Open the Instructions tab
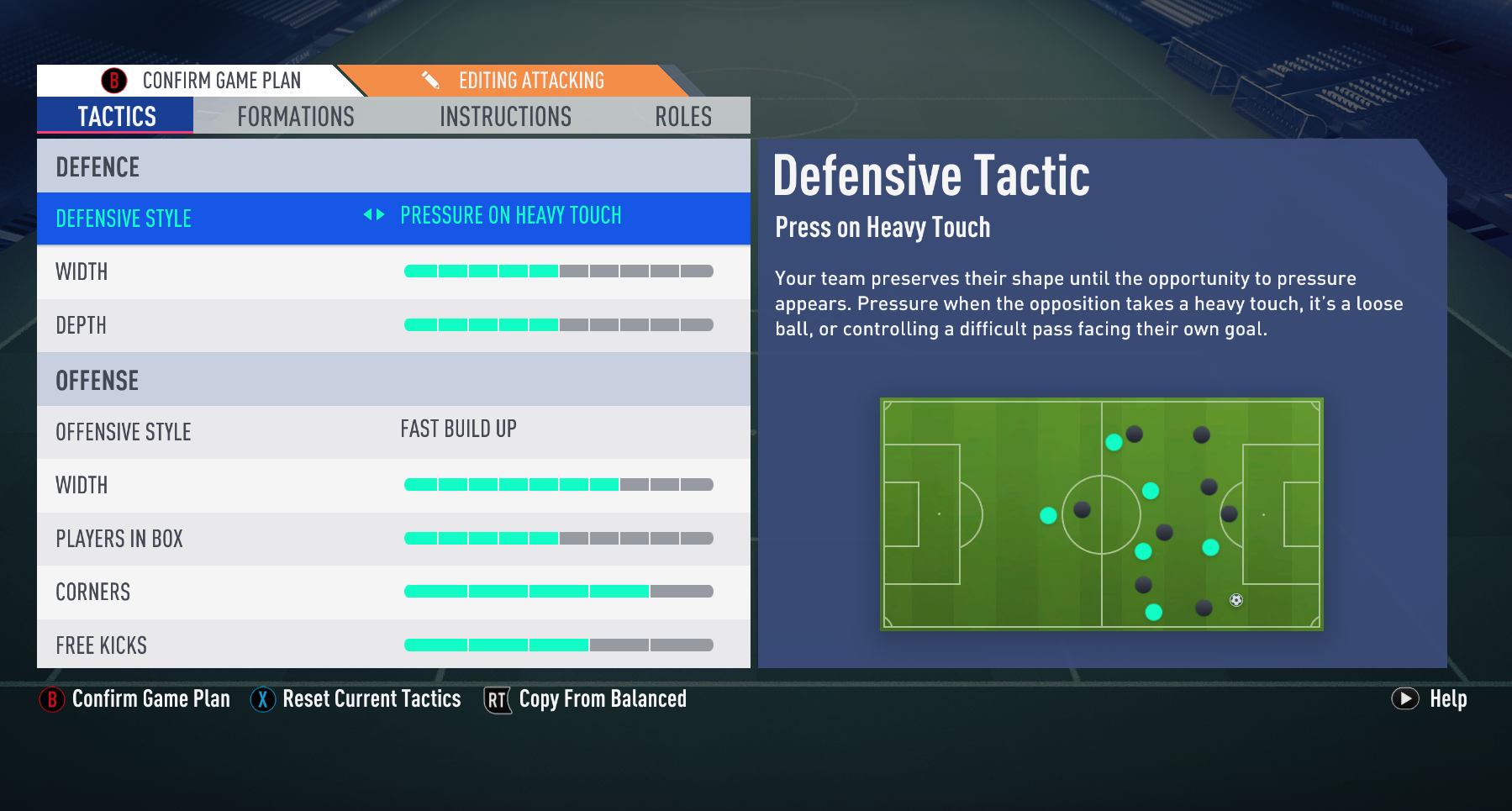Viewport: 1512px width, 811px height. [504, 117]
